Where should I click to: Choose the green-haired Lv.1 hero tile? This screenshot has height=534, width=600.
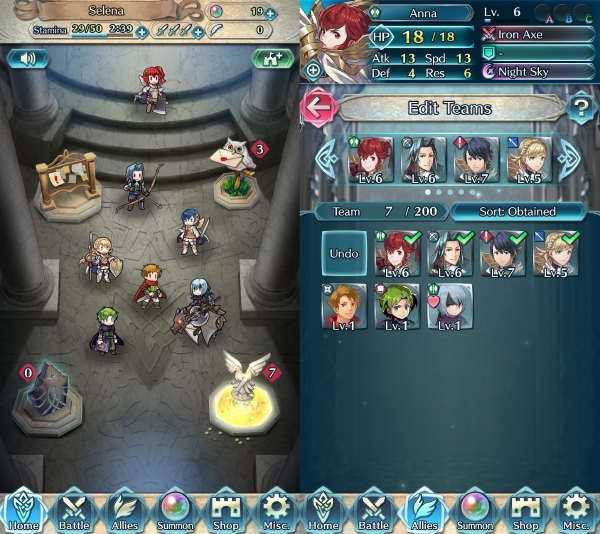[x=397, y=305]
